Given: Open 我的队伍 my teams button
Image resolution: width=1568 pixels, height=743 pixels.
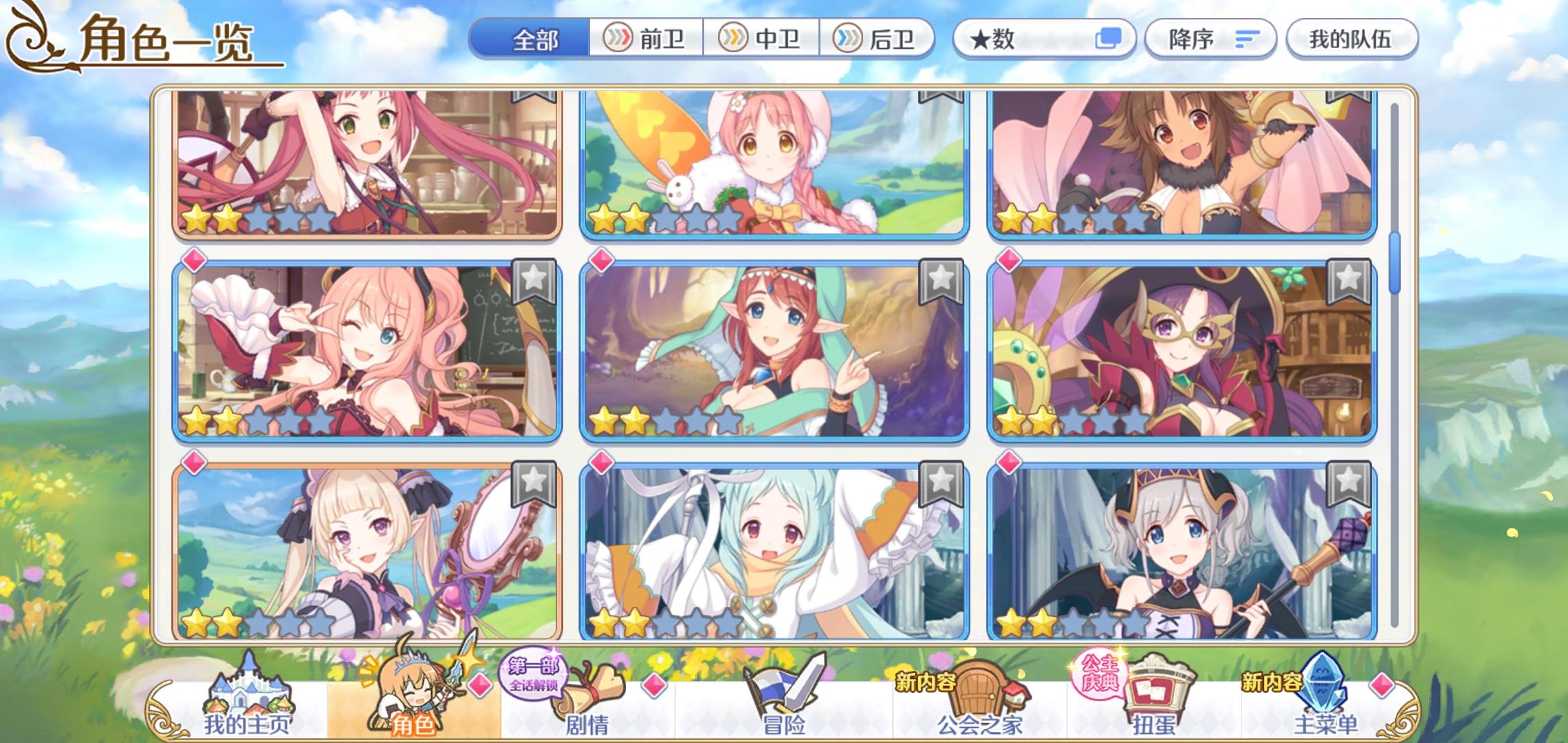Looking at the screenshot, I should [1350, 39].
